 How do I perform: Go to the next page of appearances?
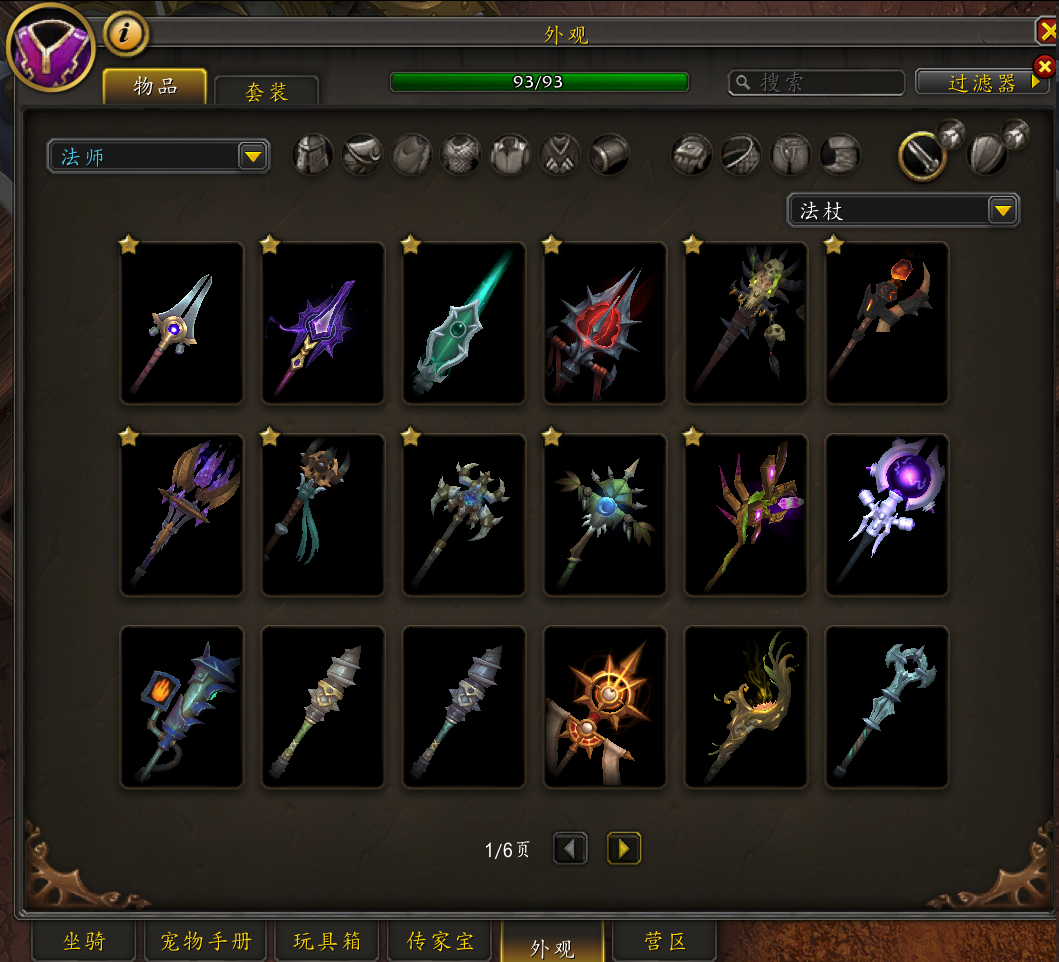tap(624, 849)
